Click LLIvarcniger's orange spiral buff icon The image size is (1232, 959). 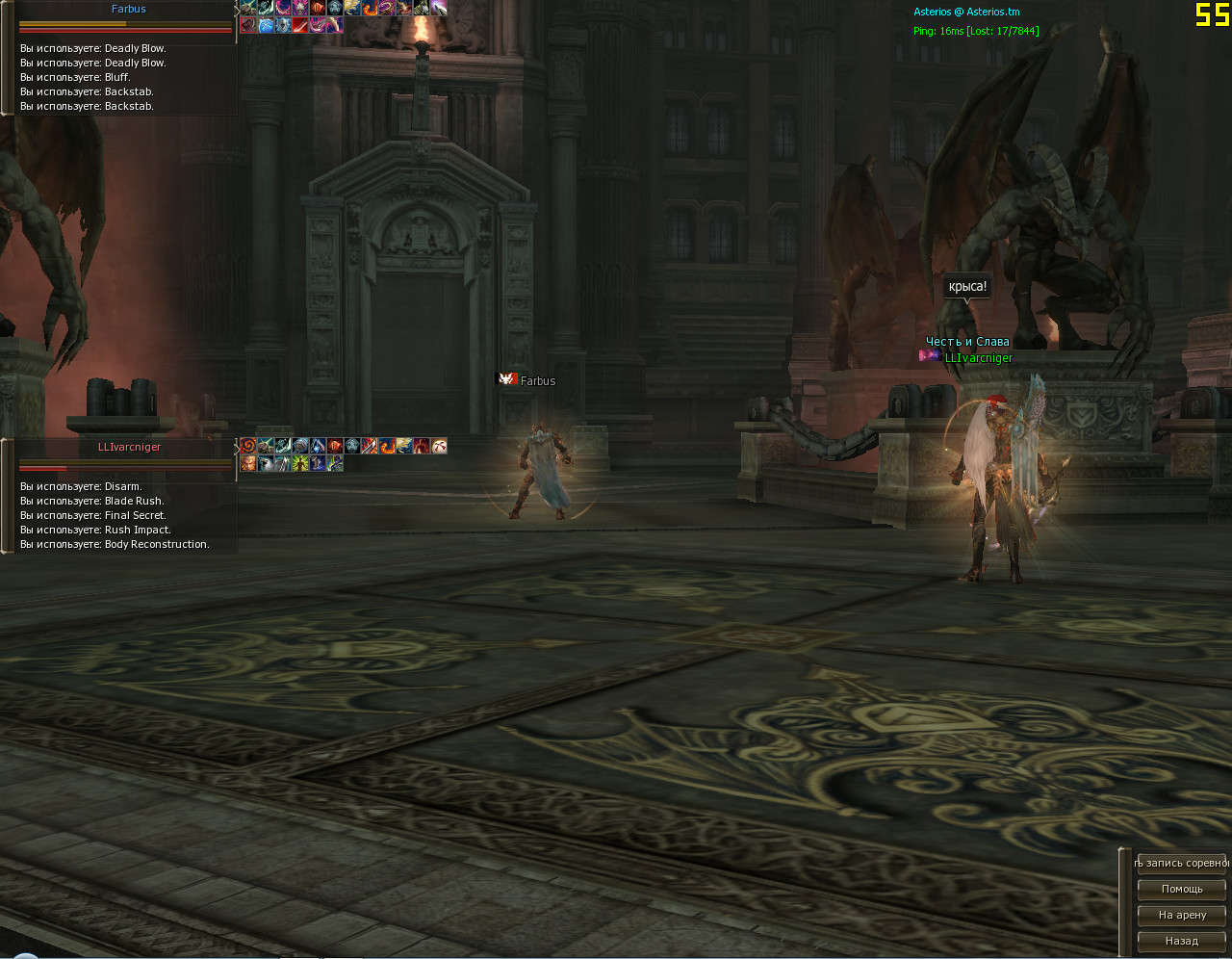[248, 446]
